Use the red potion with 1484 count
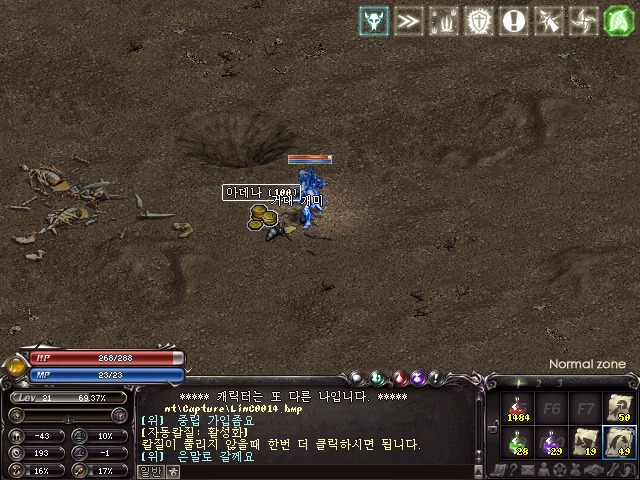Viewport: 640px width, 480px height. click(x=520, y=408)
